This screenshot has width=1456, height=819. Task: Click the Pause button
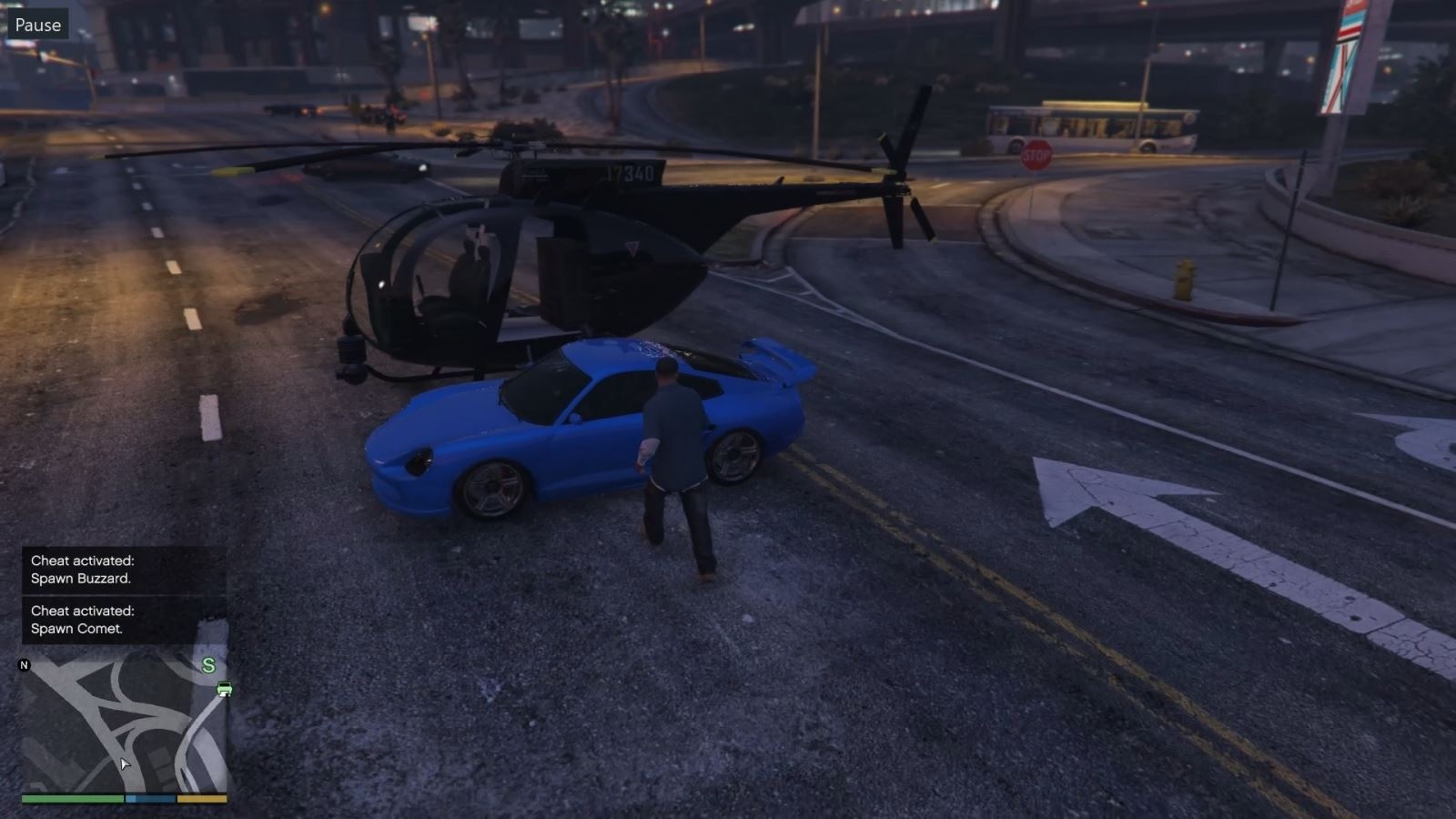click(37, 25)
